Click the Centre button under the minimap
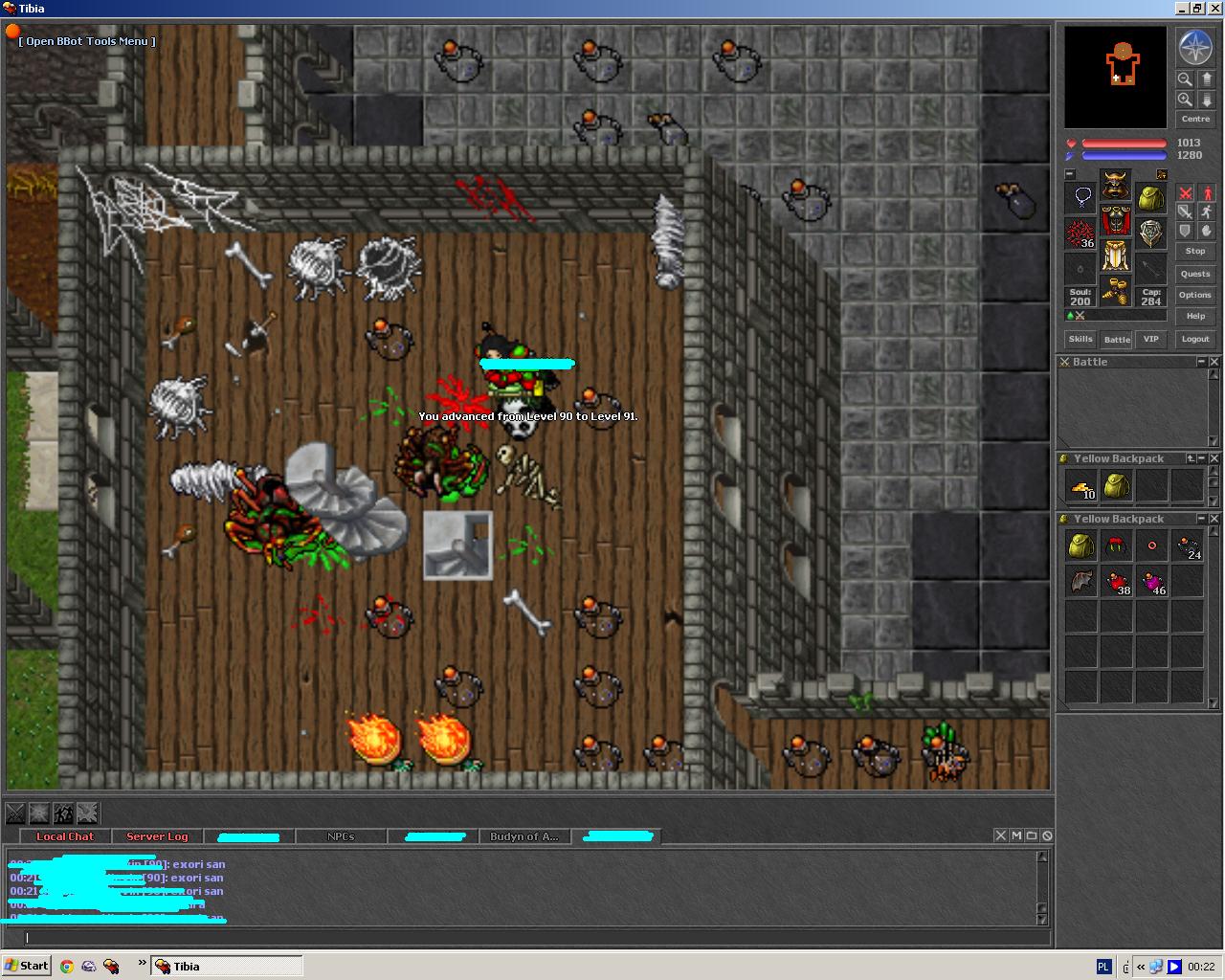 1195,120
